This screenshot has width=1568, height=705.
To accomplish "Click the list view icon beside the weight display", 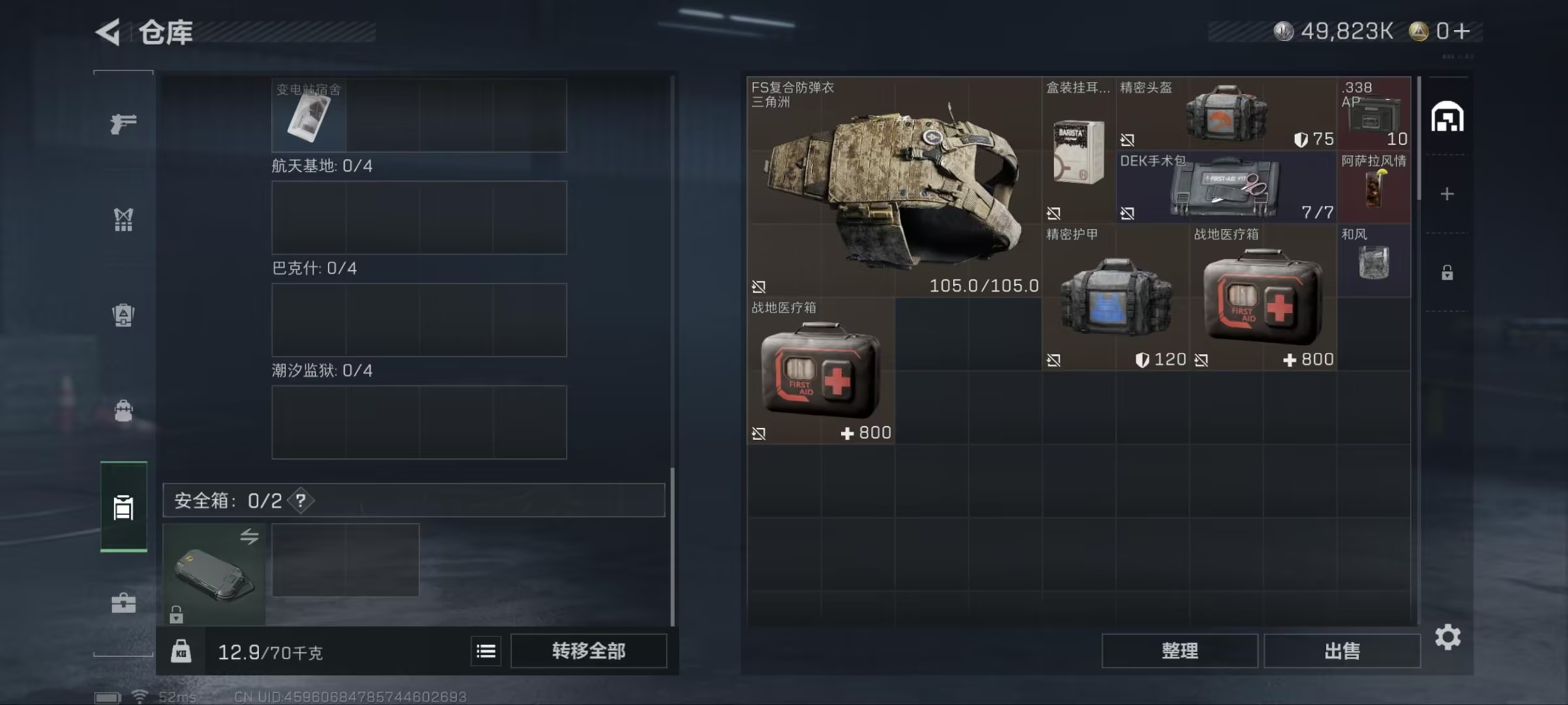I will (485, 651).
